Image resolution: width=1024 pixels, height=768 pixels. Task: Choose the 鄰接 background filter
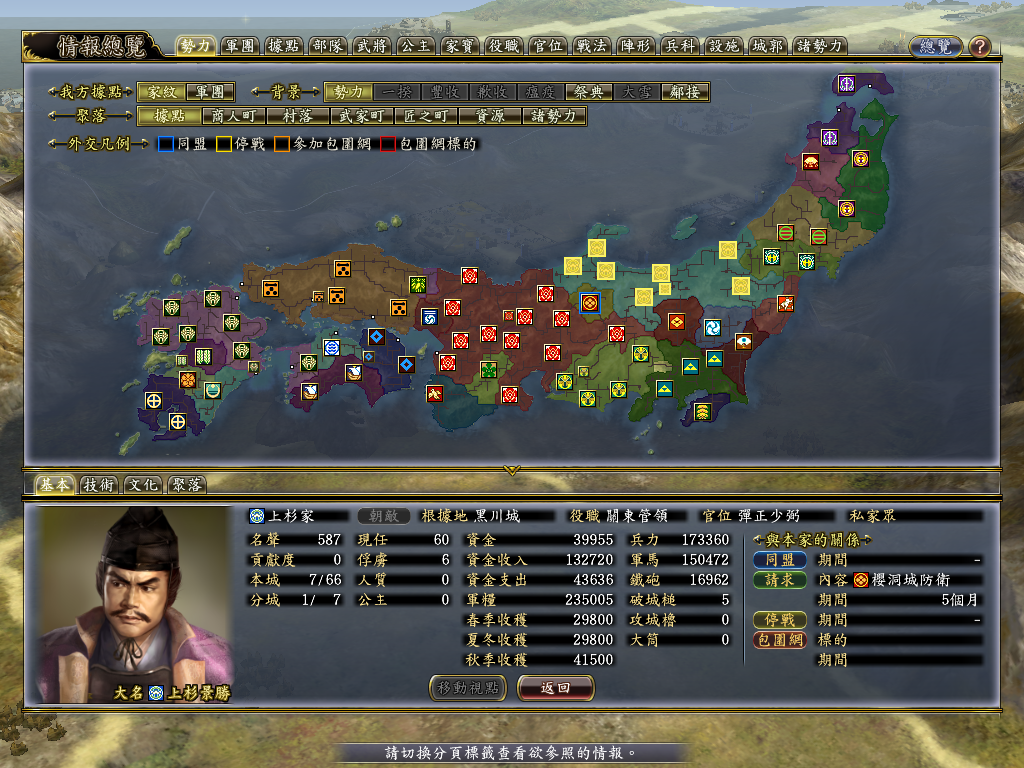685,92
